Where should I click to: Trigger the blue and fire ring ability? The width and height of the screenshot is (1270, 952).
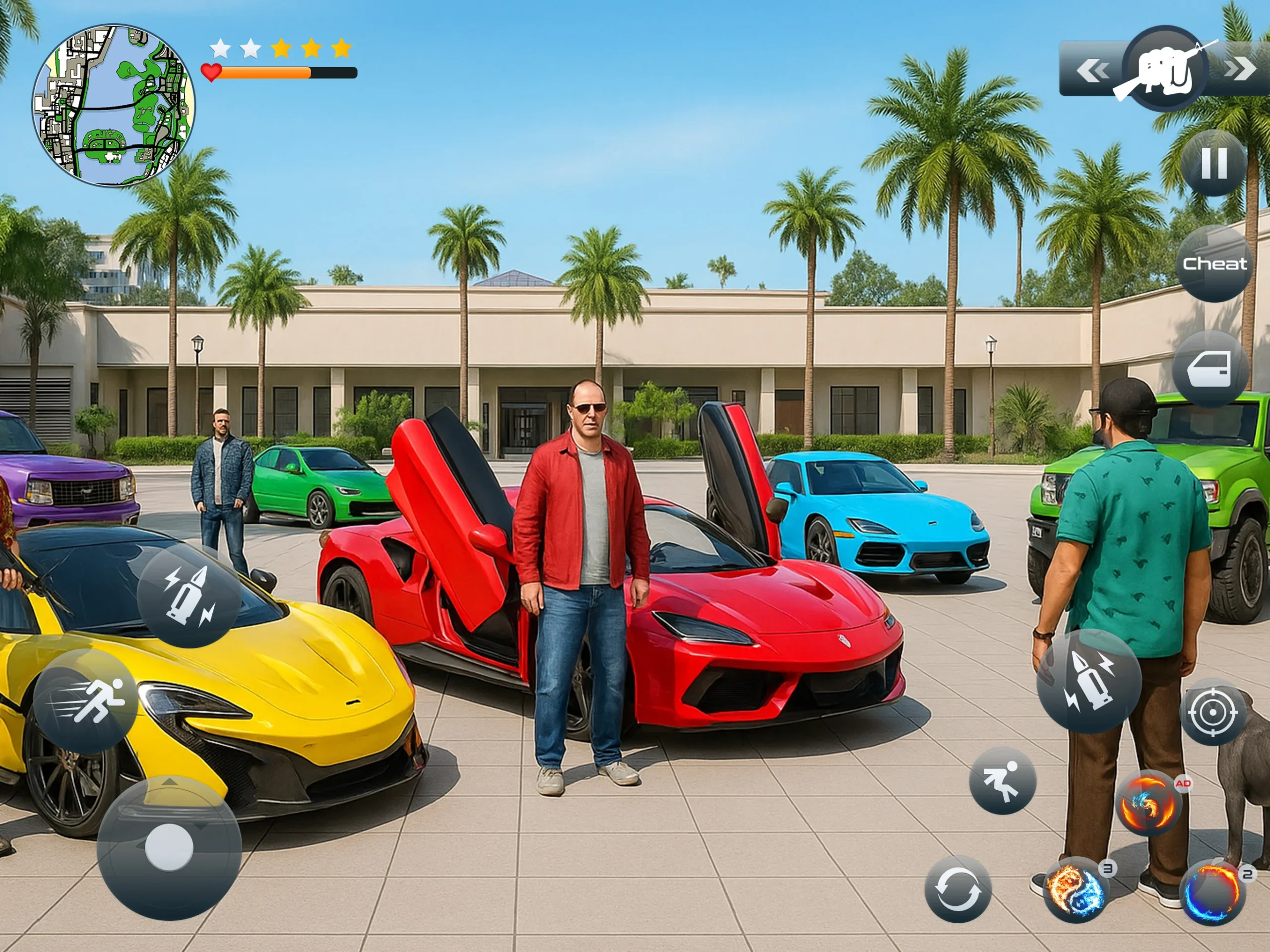1212,893
